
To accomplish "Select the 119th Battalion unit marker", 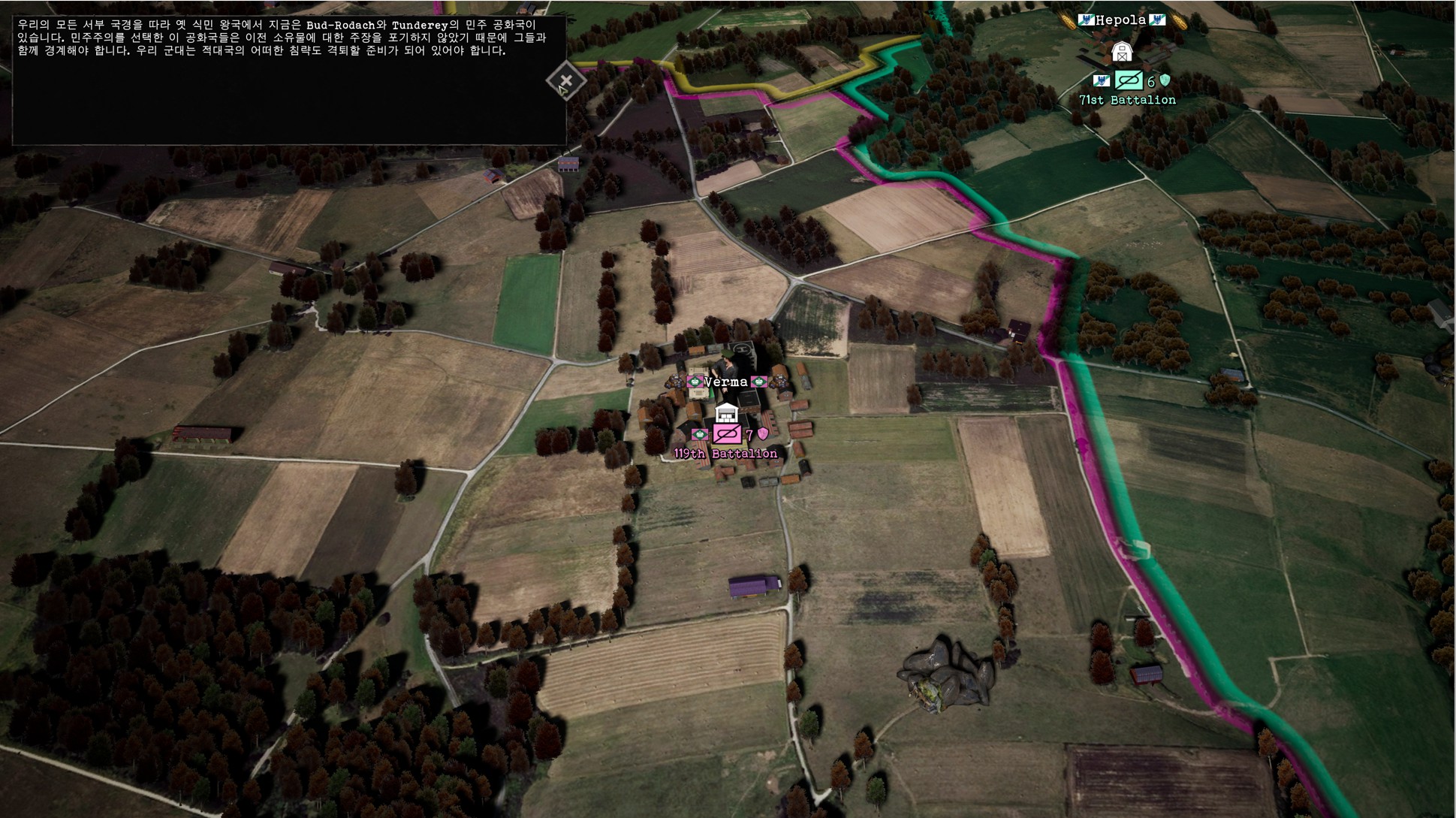I will 727,434.
